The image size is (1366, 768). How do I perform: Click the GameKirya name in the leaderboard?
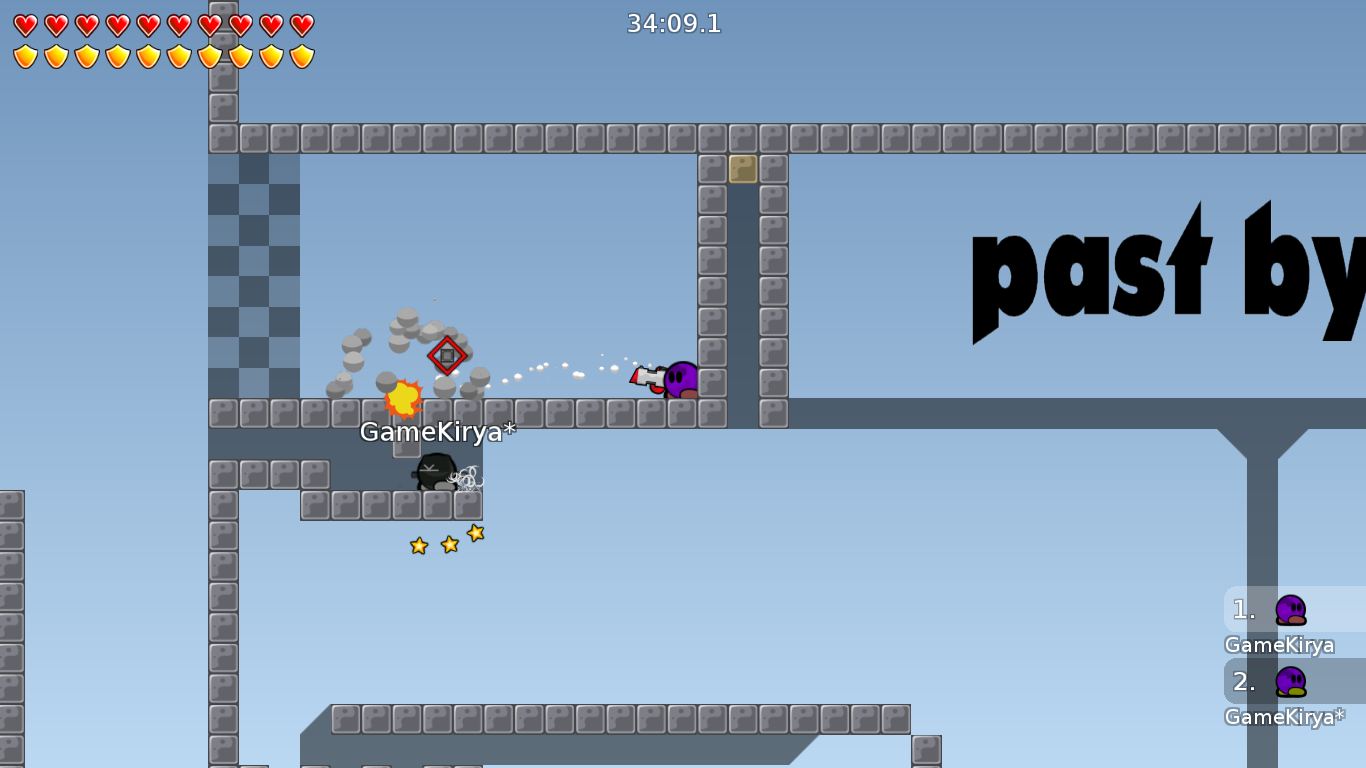click(x=1277, y=645)
